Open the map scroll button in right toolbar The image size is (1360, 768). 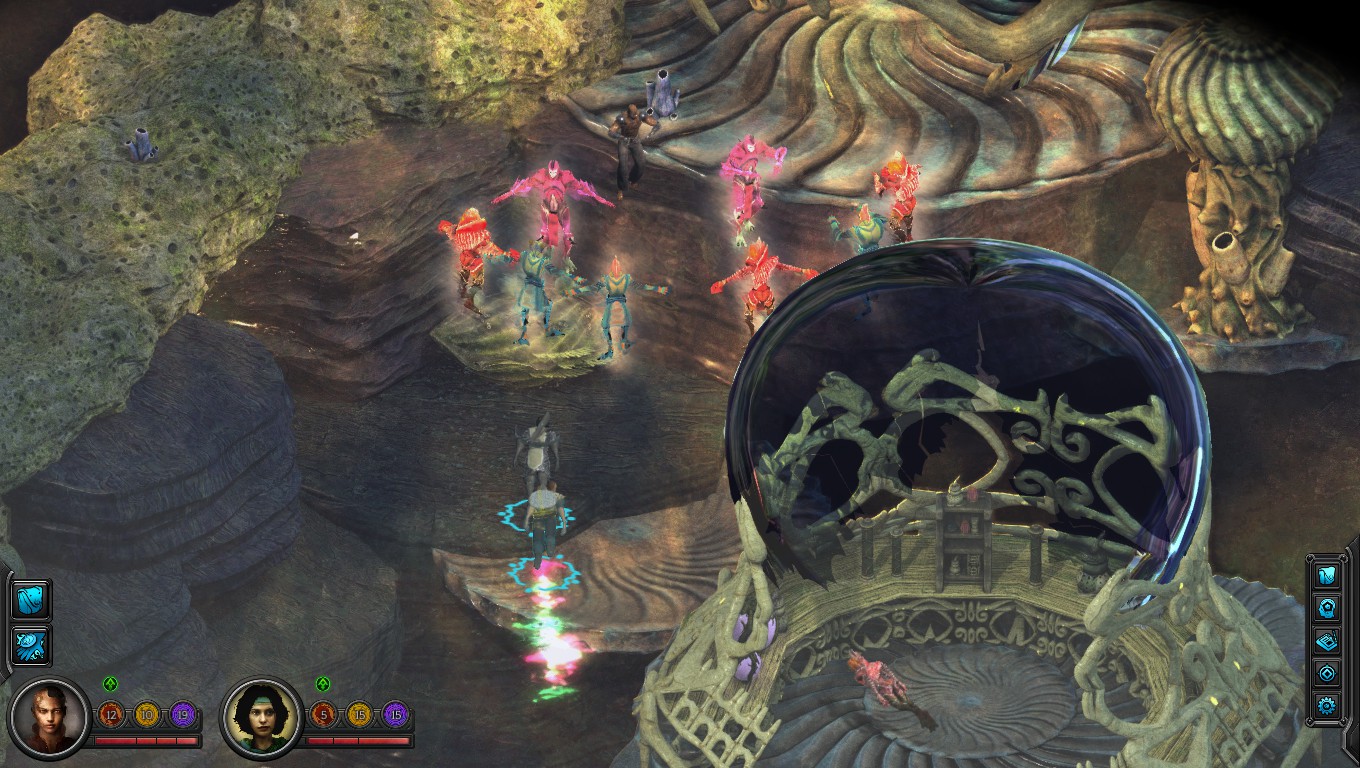[1327, 574]
